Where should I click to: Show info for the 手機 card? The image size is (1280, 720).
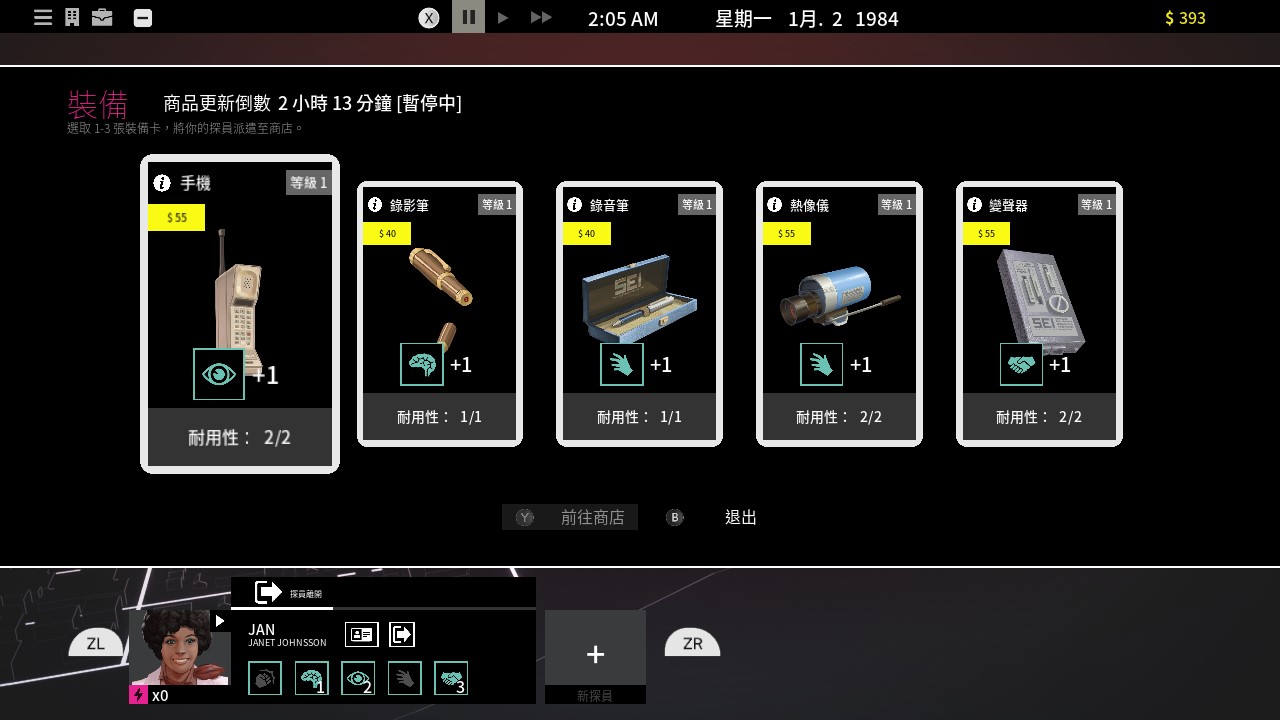tap(162, 183)
